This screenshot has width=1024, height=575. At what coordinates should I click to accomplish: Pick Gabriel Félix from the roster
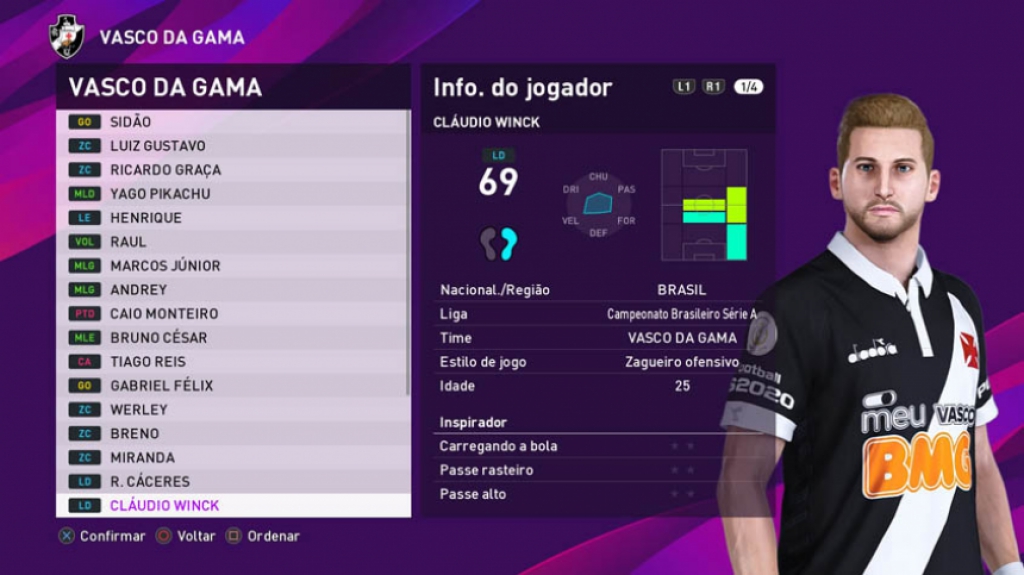pos(232,385)
